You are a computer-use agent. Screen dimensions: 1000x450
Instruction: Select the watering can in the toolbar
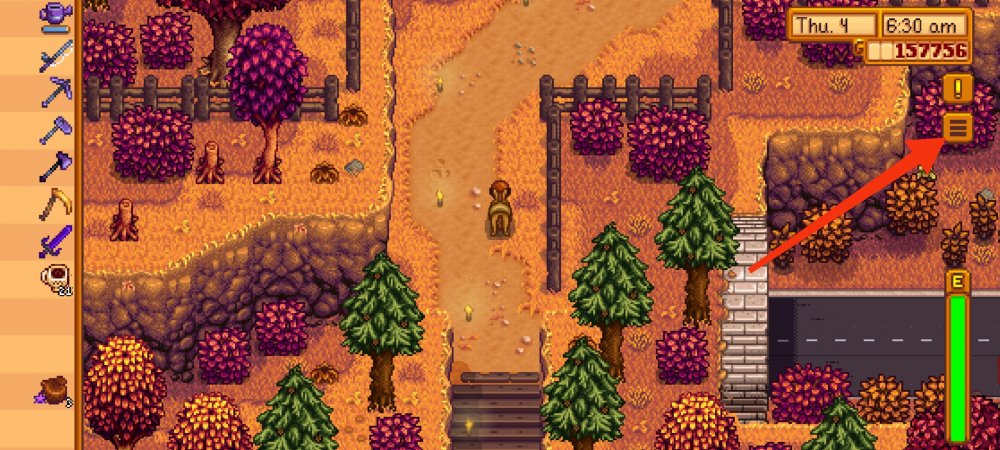pyautogui.click(x=55, y=15)
